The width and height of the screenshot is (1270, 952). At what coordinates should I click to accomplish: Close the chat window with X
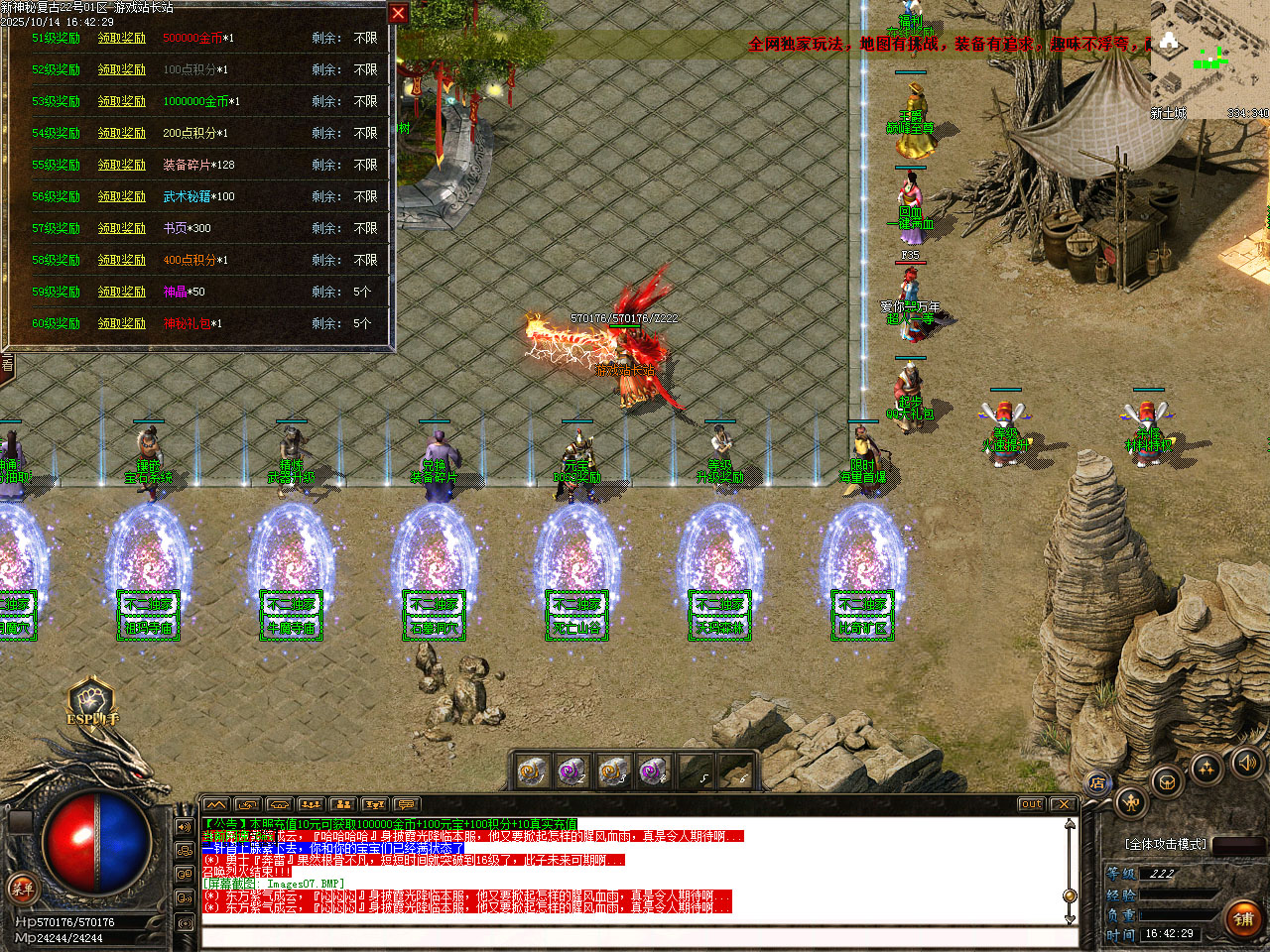[1063, 804]
